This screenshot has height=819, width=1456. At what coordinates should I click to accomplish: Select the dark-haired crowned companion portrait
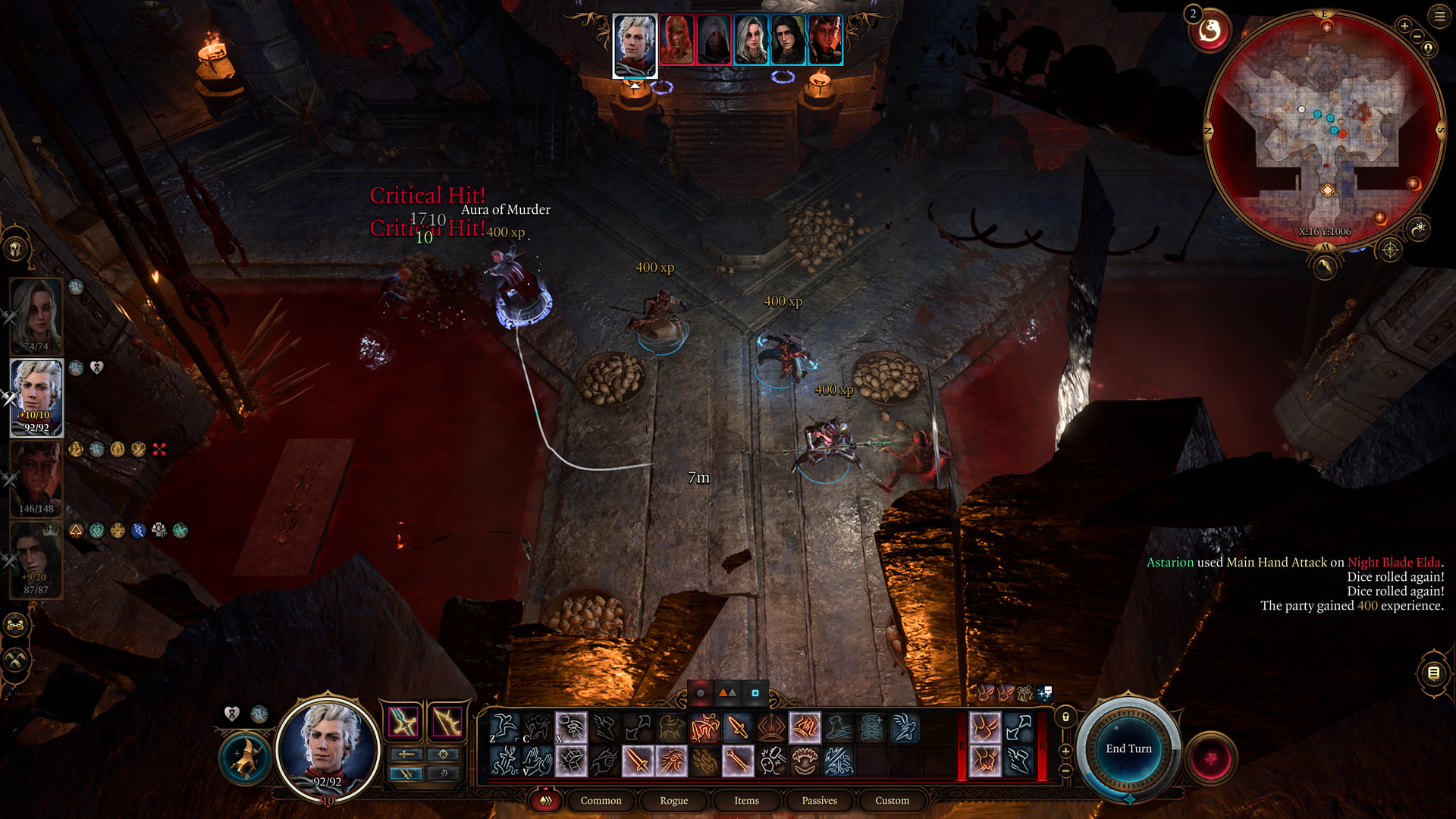pyautogui.click(x=36, y=560)
